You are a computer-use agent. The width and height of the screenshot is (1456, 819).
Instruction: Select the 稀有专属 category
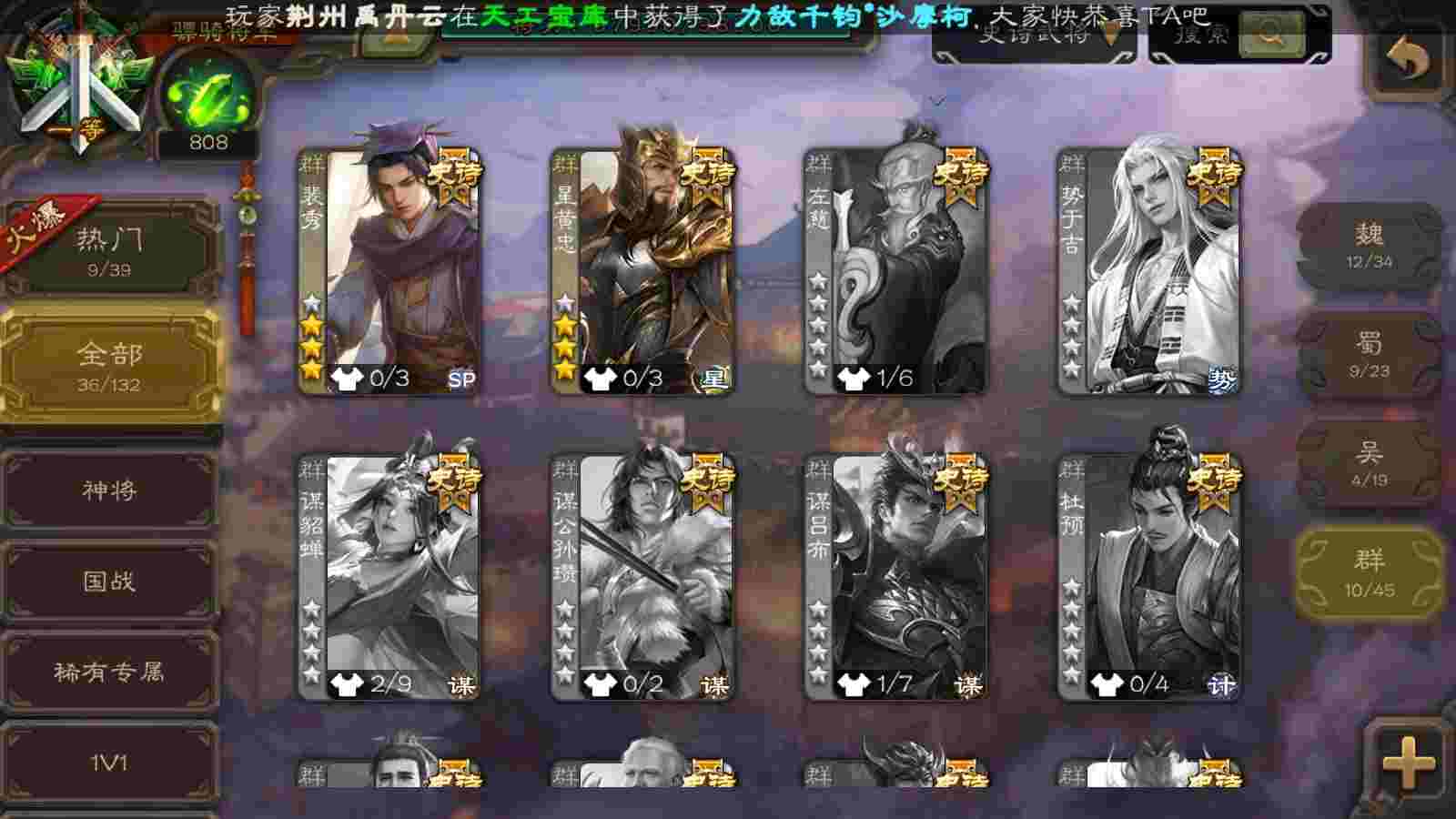coord(109,672)
